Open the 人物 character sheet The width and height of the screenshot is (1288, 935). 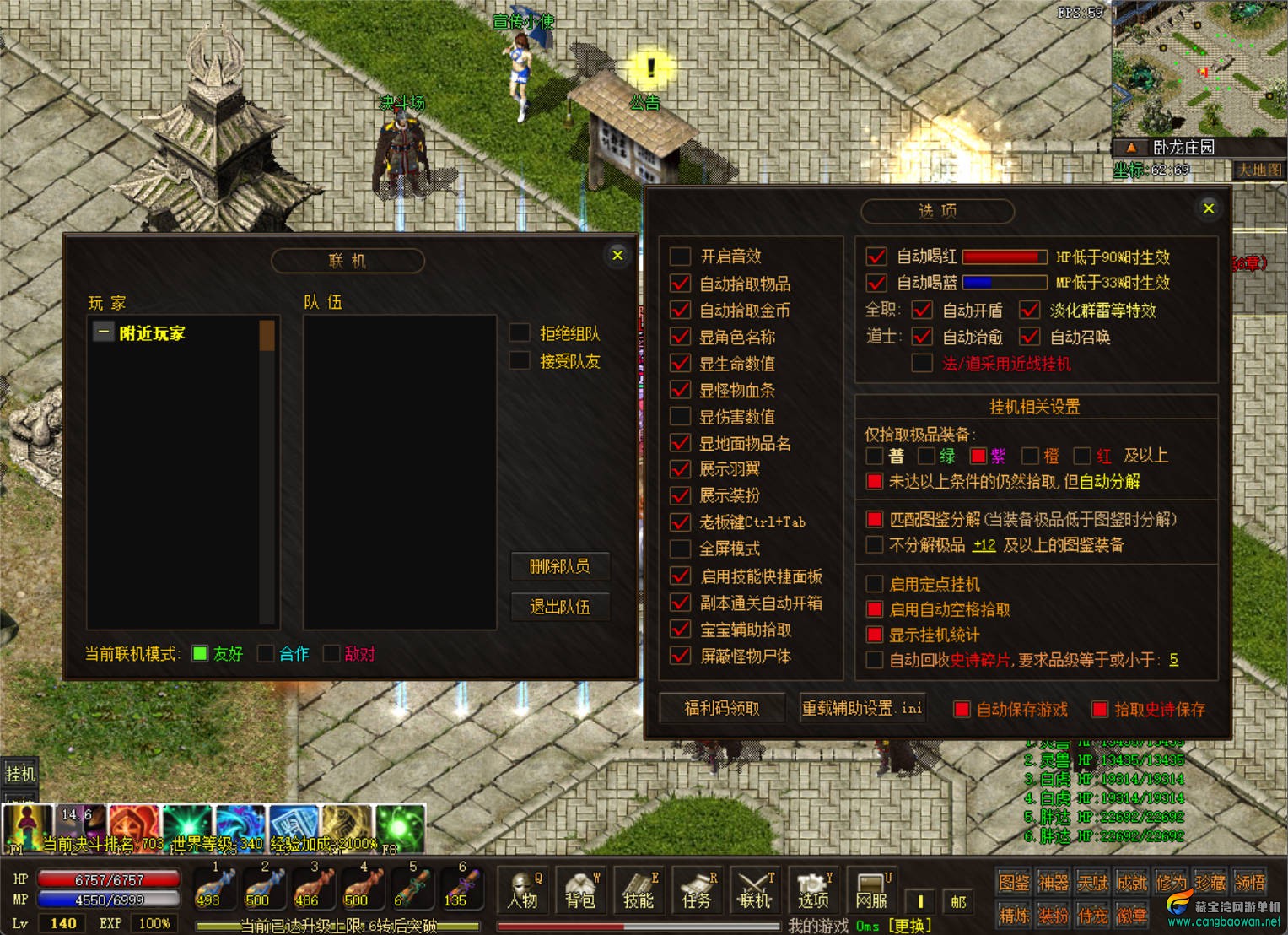click(523, 891)
